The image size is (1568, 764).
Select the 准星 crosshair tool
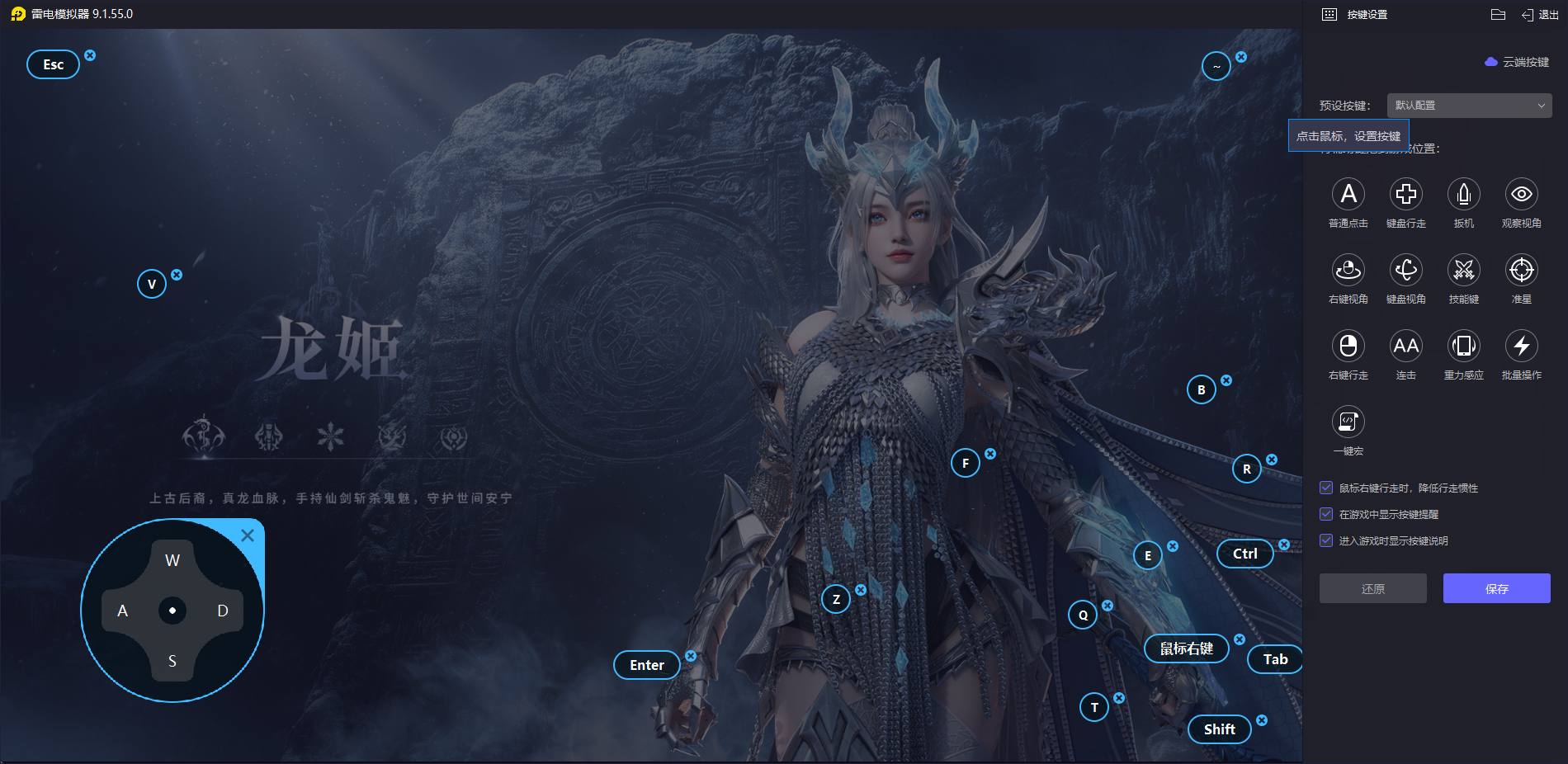coord(1522,271)
